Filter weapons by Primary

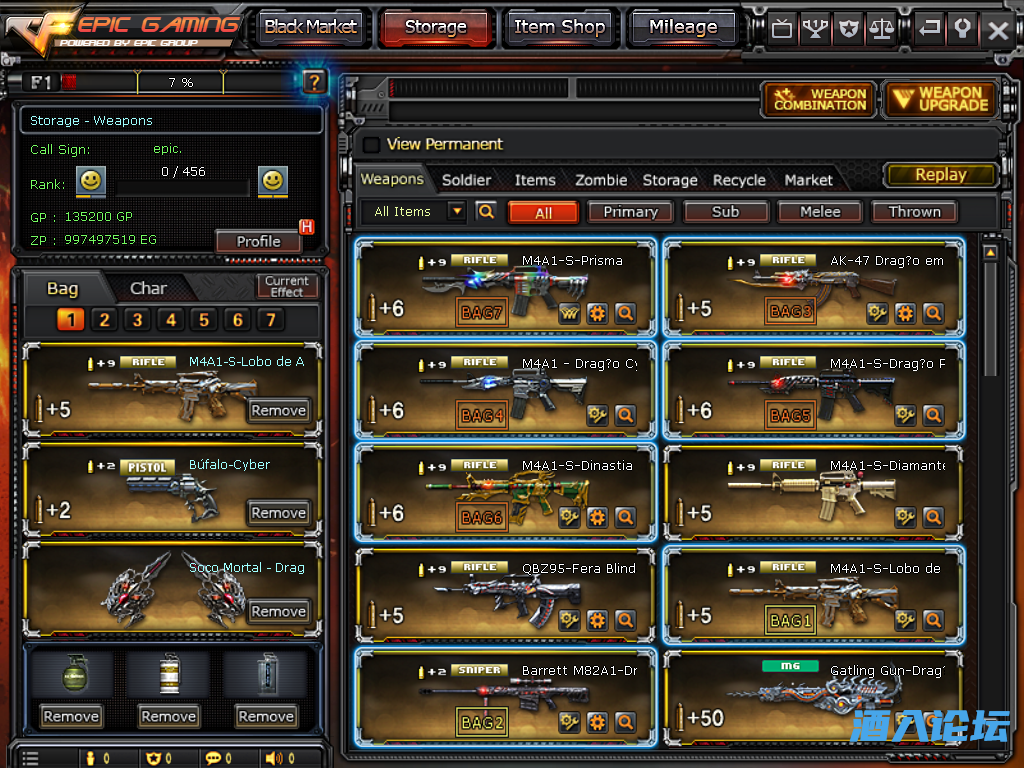(x=630, y=212)
